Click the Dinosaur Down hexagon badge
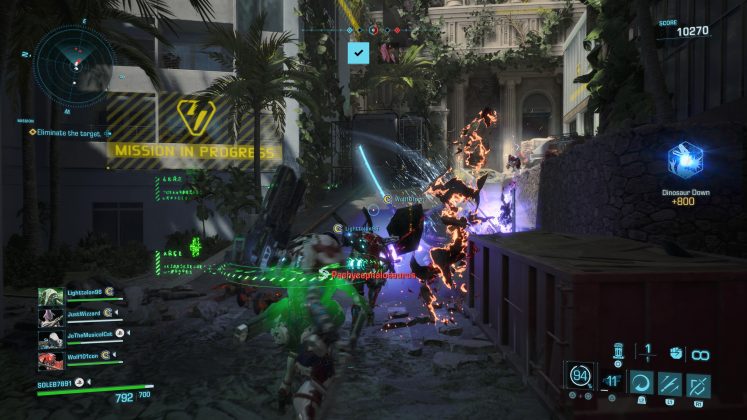Image resolution: width=747 pixels, height=420 pixels. [x=686, y=160]
